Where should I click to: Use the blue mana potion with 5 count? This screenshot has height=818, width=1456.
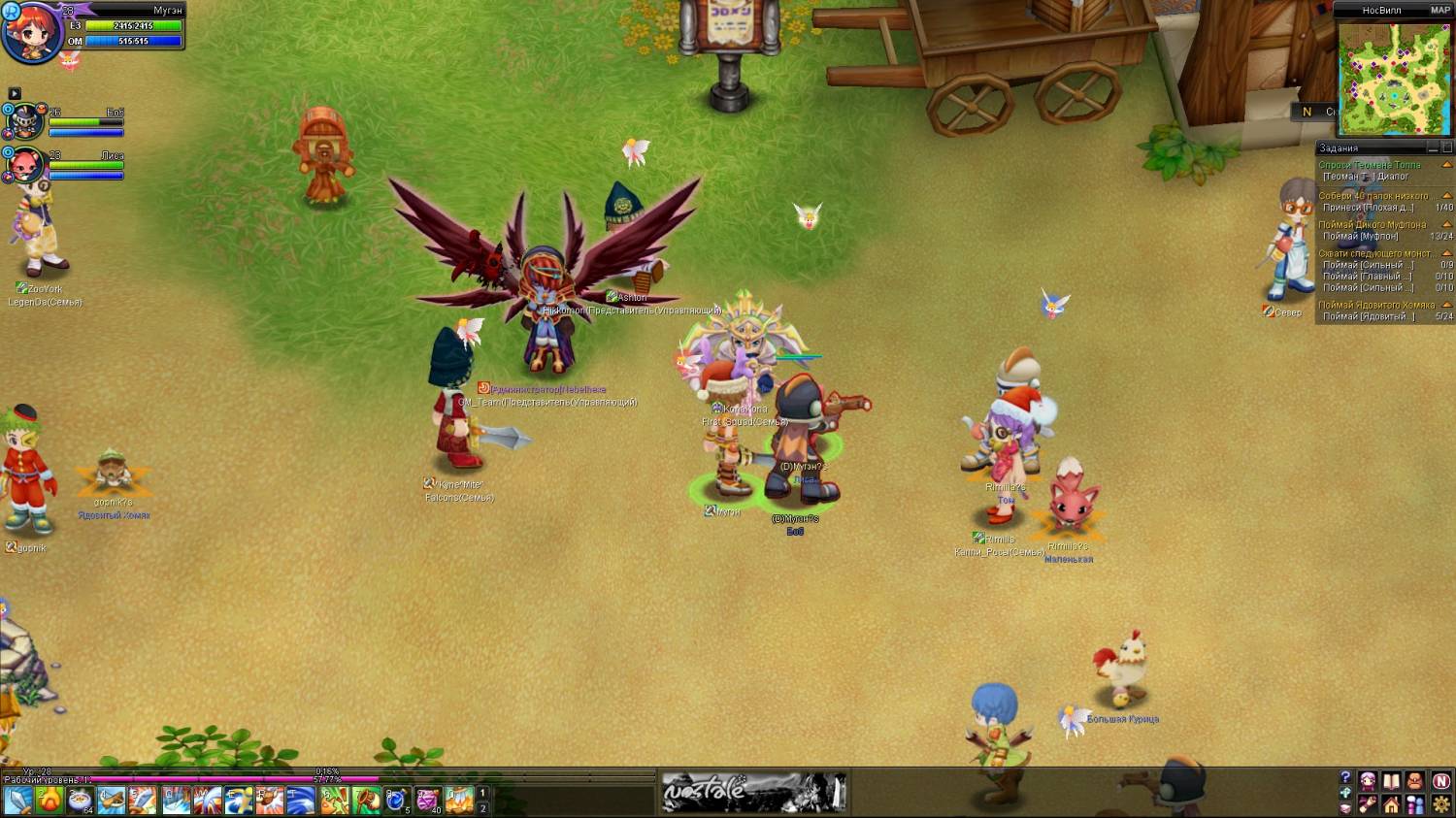(x=396, y=801)
